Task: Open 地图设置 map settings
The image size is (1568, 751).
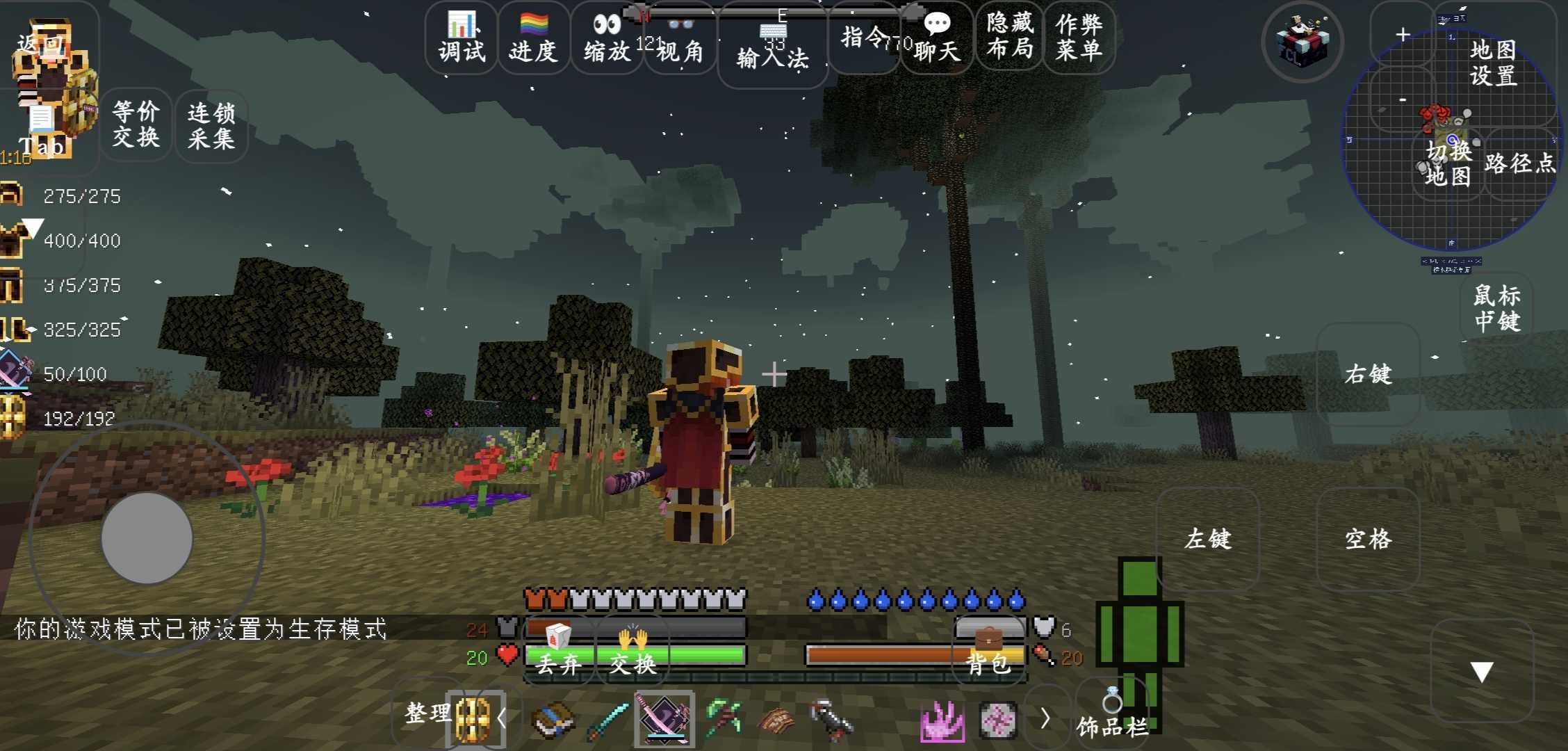Action: (1493, 63)
